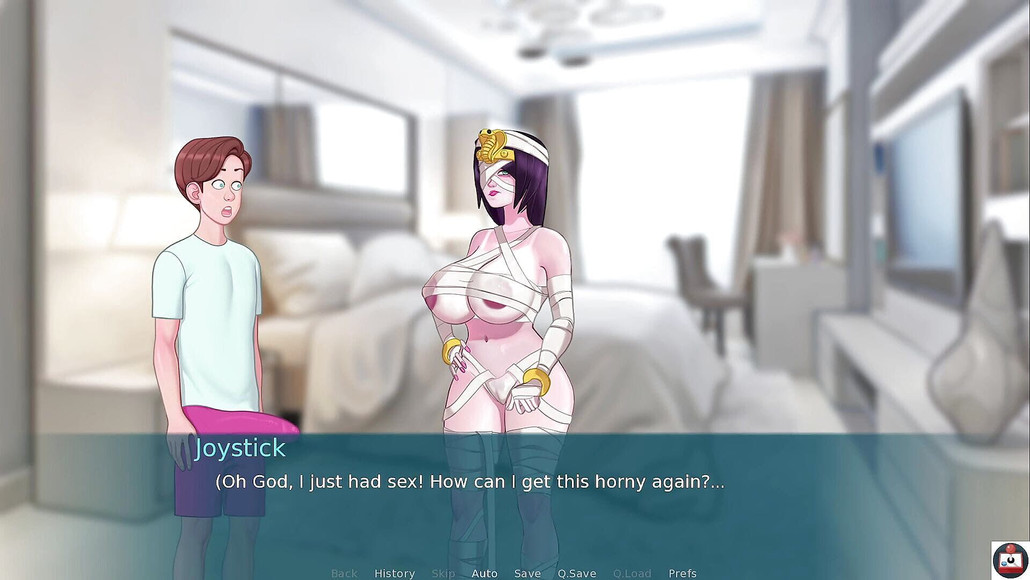Image resolution: width=1030 pixels, height=580 pixels.
Task: Open the History log
Action: (x=394, y=573)
